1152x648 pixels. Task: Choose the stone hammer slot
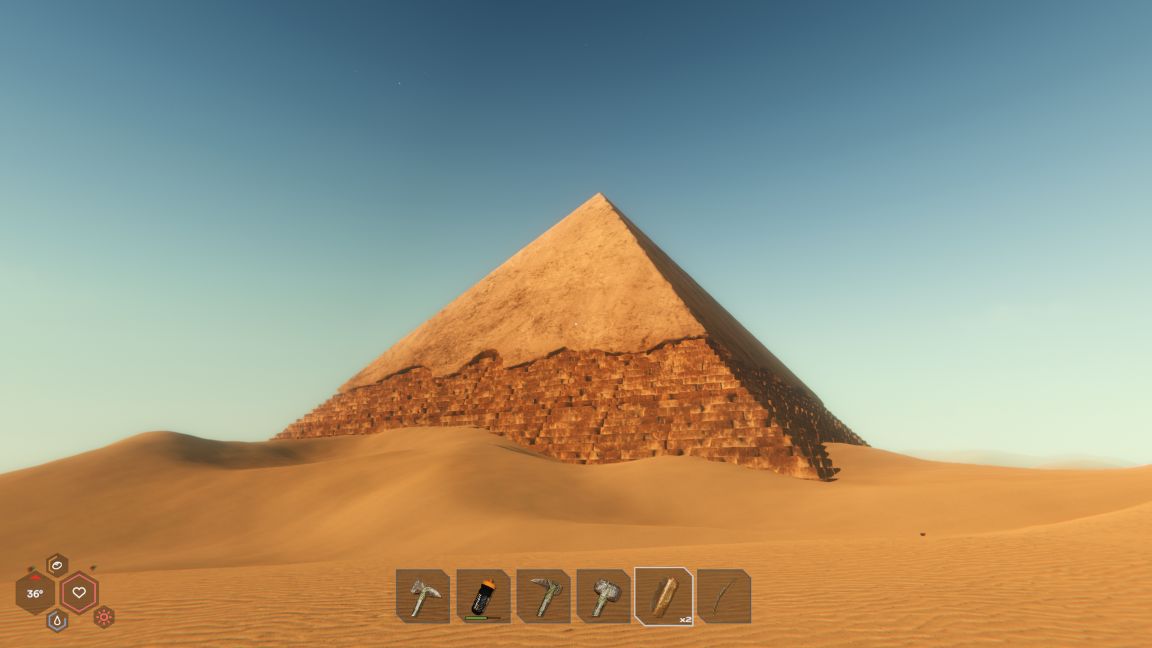click(604, 597)
